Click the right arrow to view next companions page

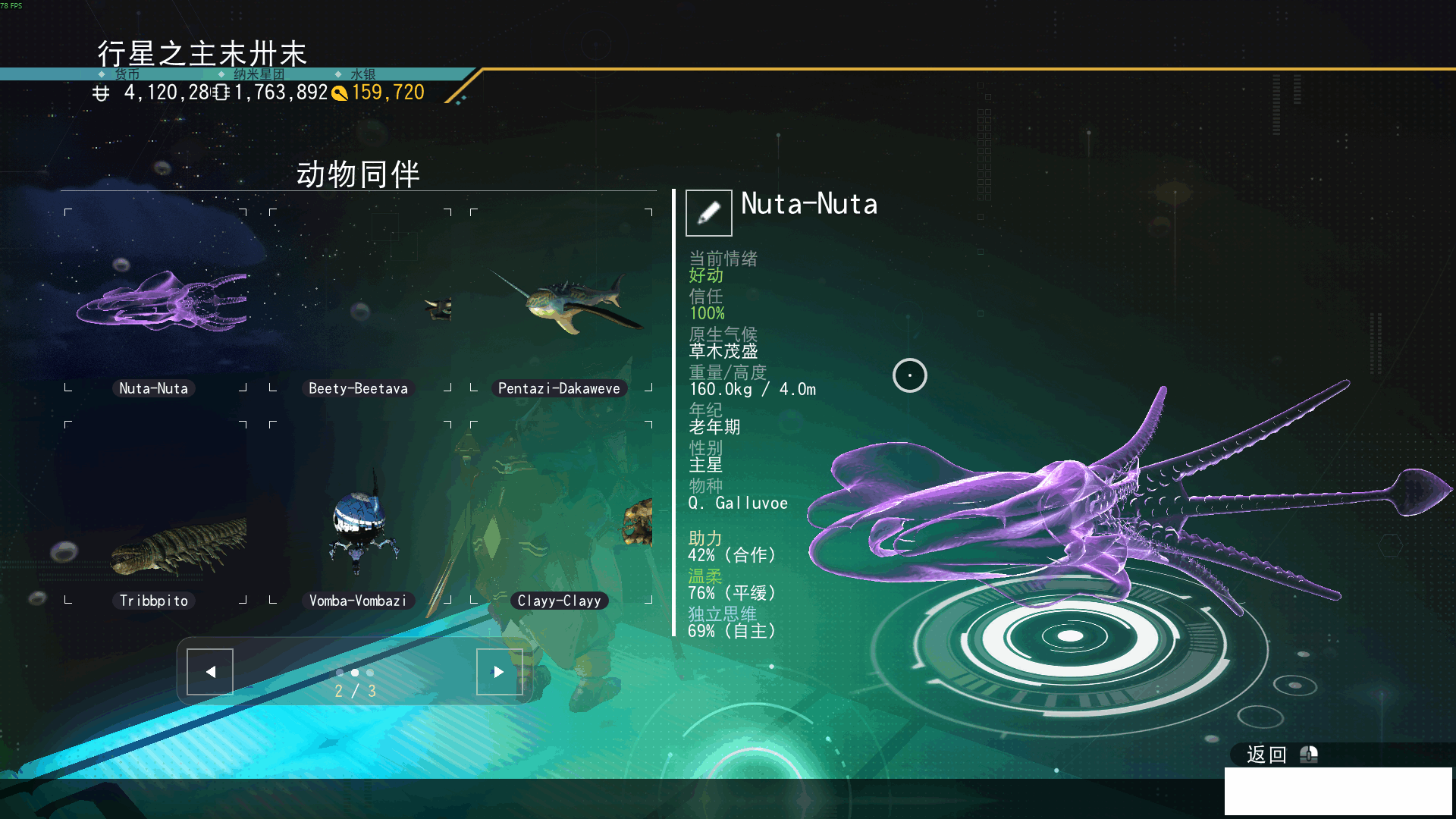pos(499,671)
